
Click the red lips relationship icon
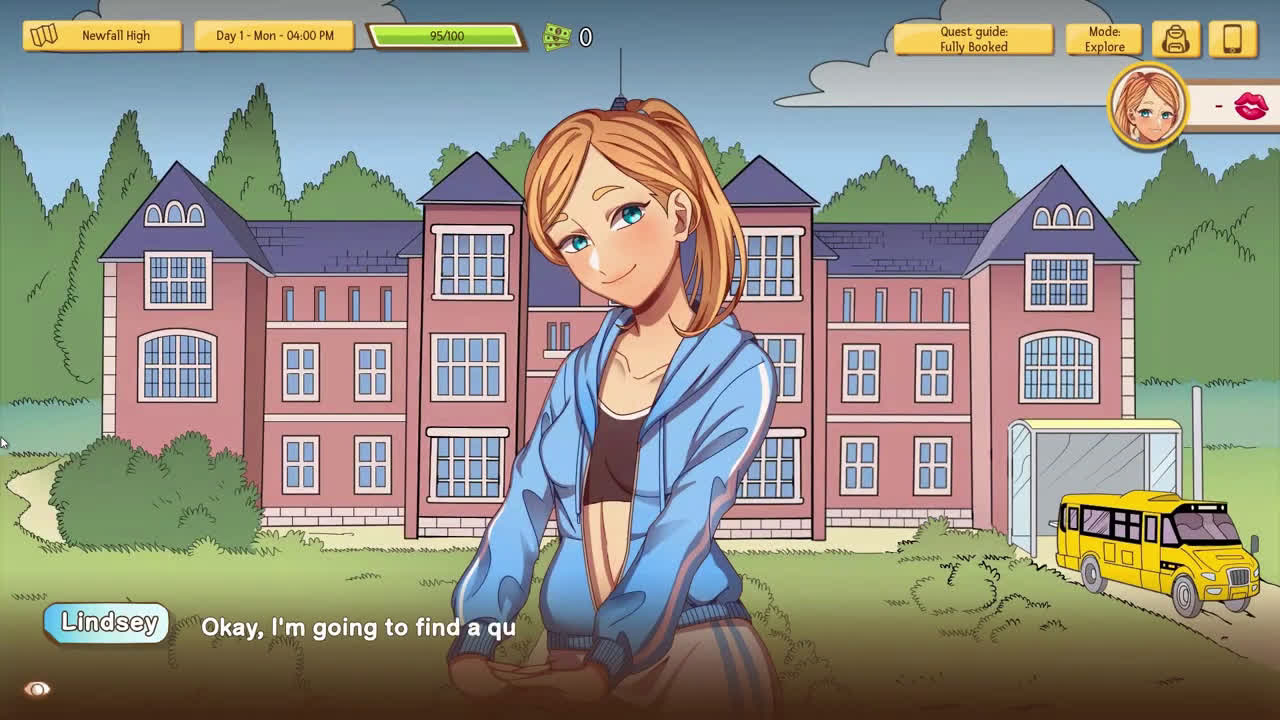pos(1250,106)
